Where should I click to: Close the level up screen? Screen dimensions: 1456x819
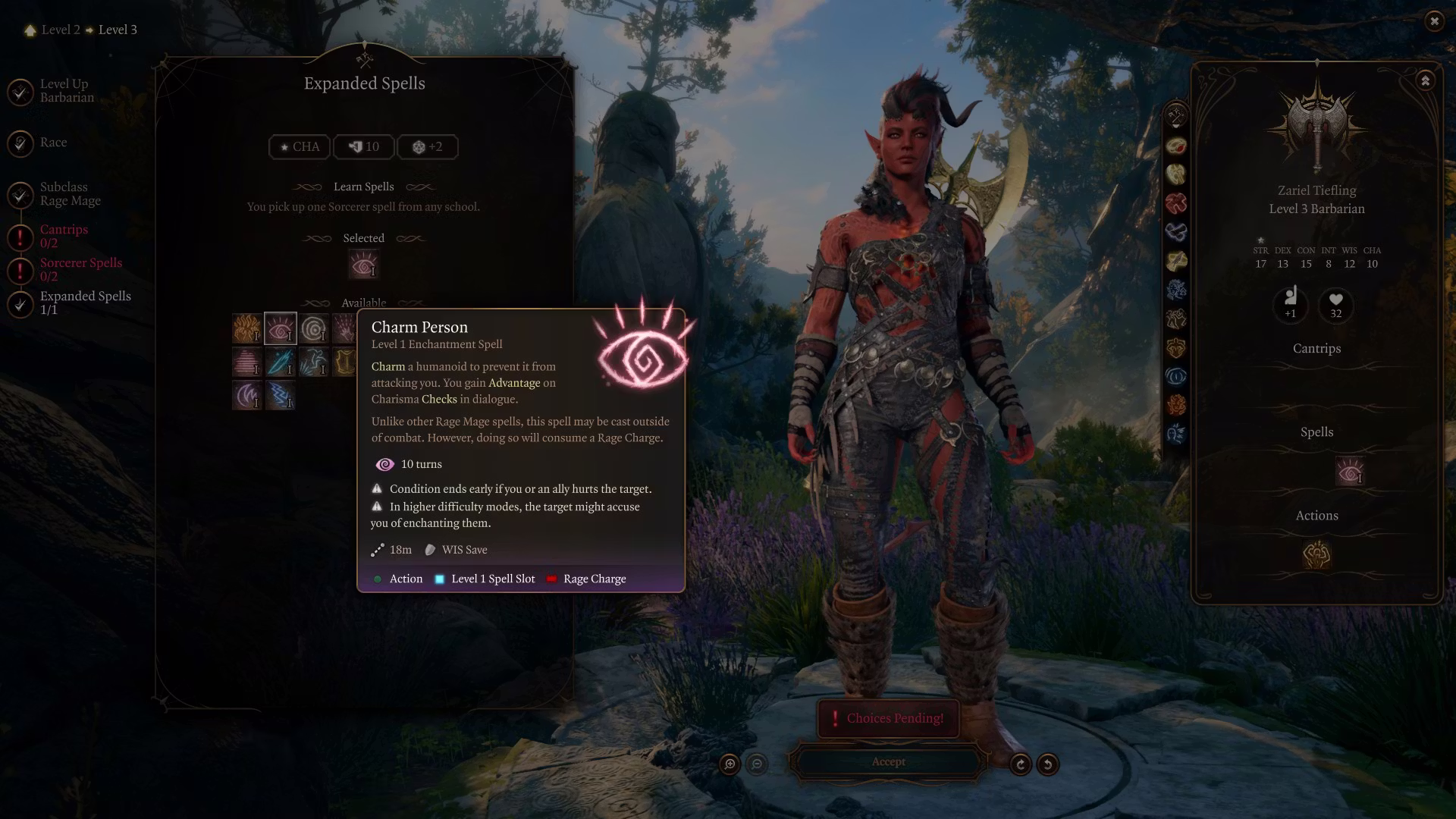click(x=1434, y=21)
